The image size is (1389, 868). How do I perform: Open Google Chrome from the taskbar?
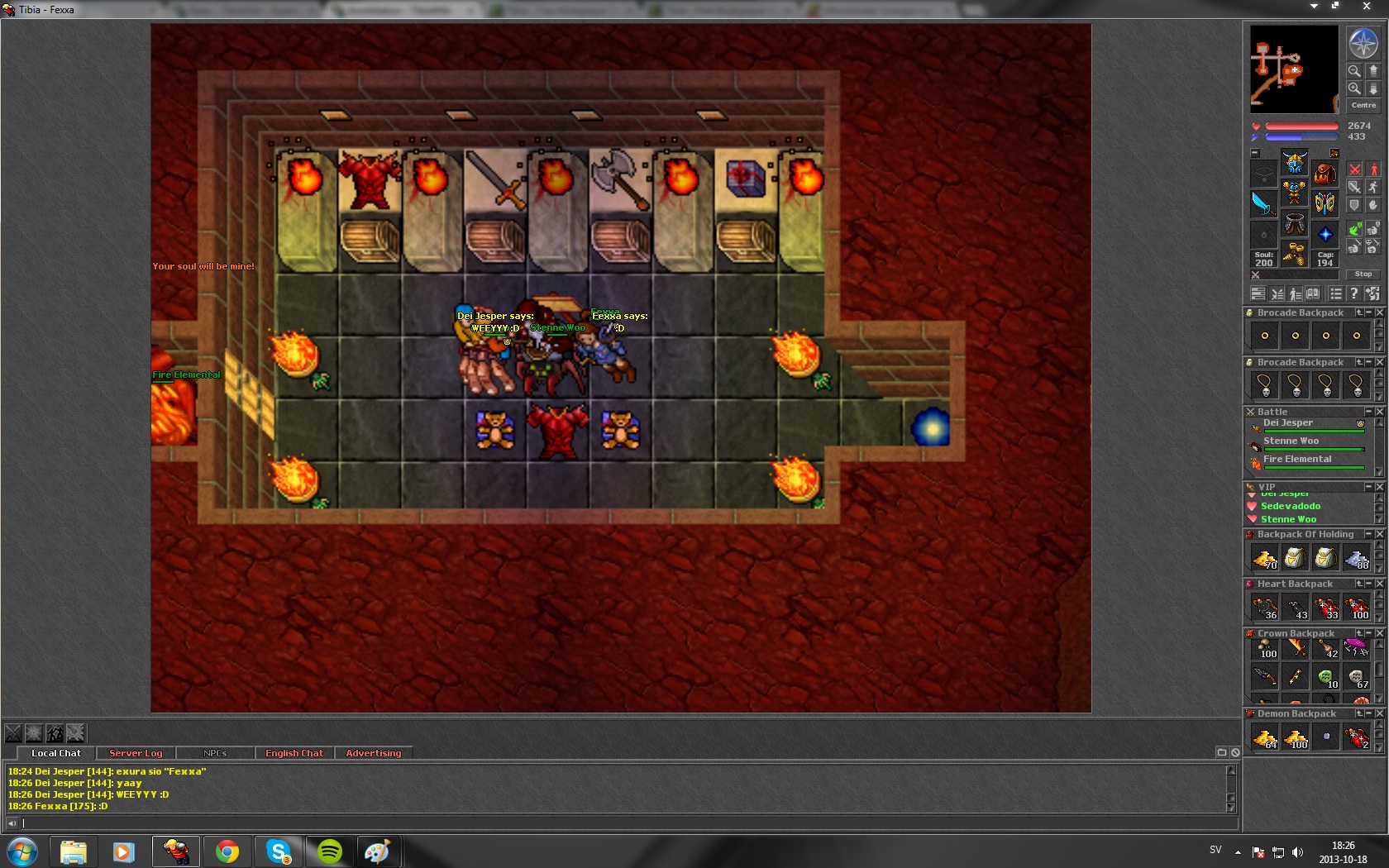pos(227,851)
